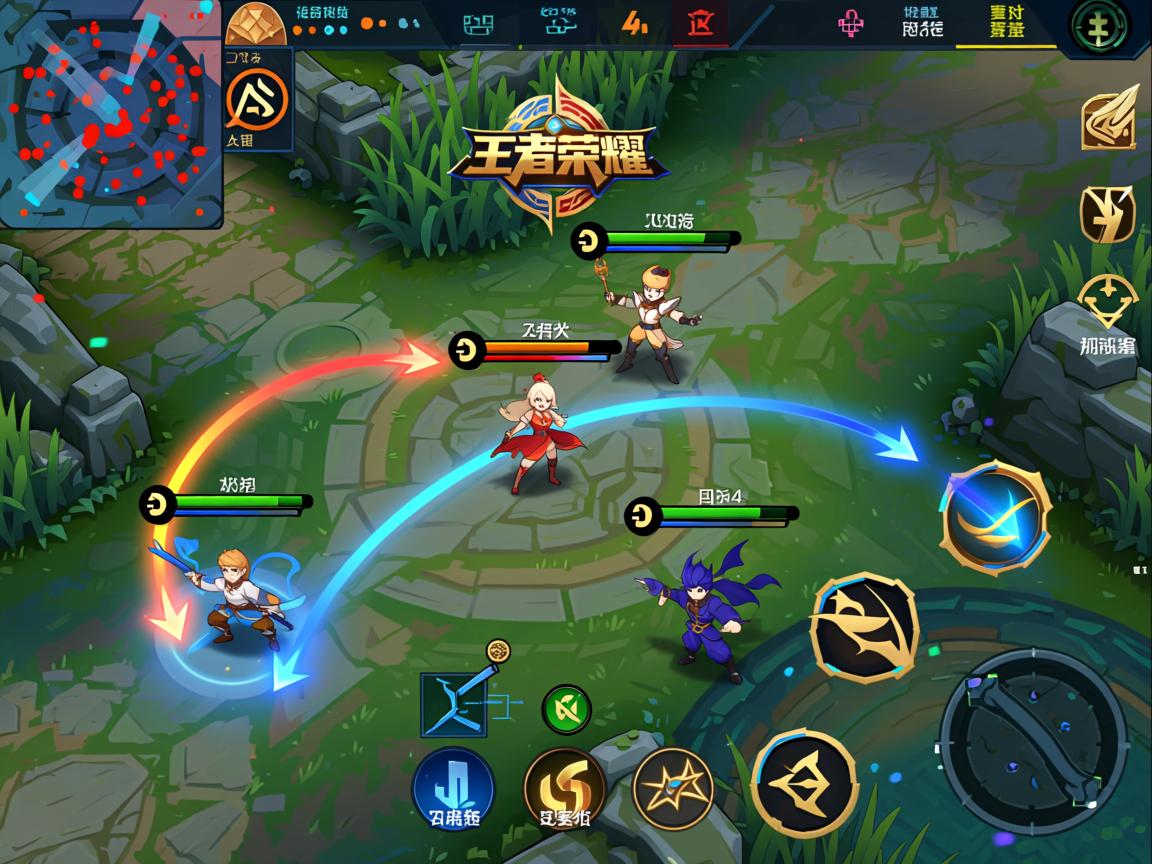Click the red highlighted top-bar icon
This screenshot has width=1152, height=864.
700,23
